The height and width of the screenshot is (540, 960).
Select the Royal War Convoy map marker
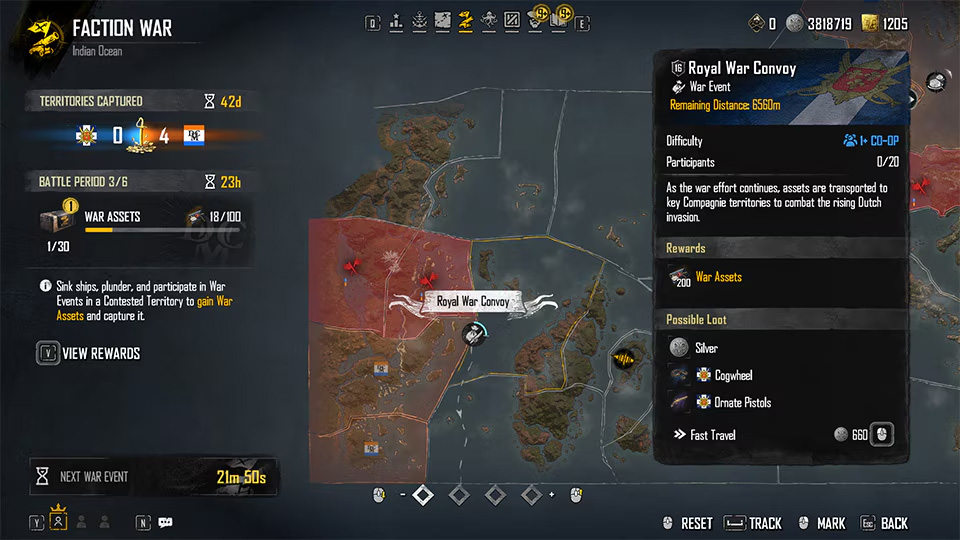[475, 334]
